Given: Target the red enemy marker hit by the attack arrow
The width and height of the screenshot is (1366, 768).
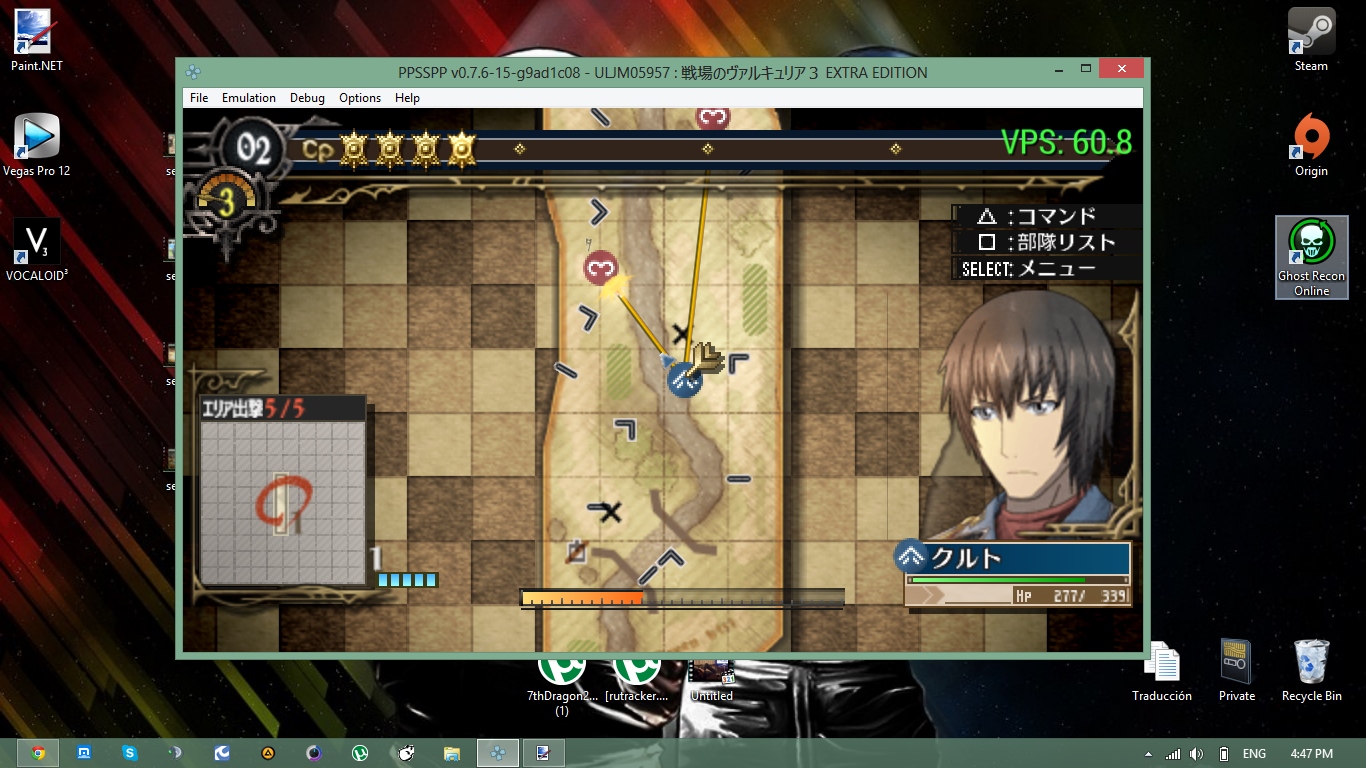Looking at the screenshot, I should (600, 268).
